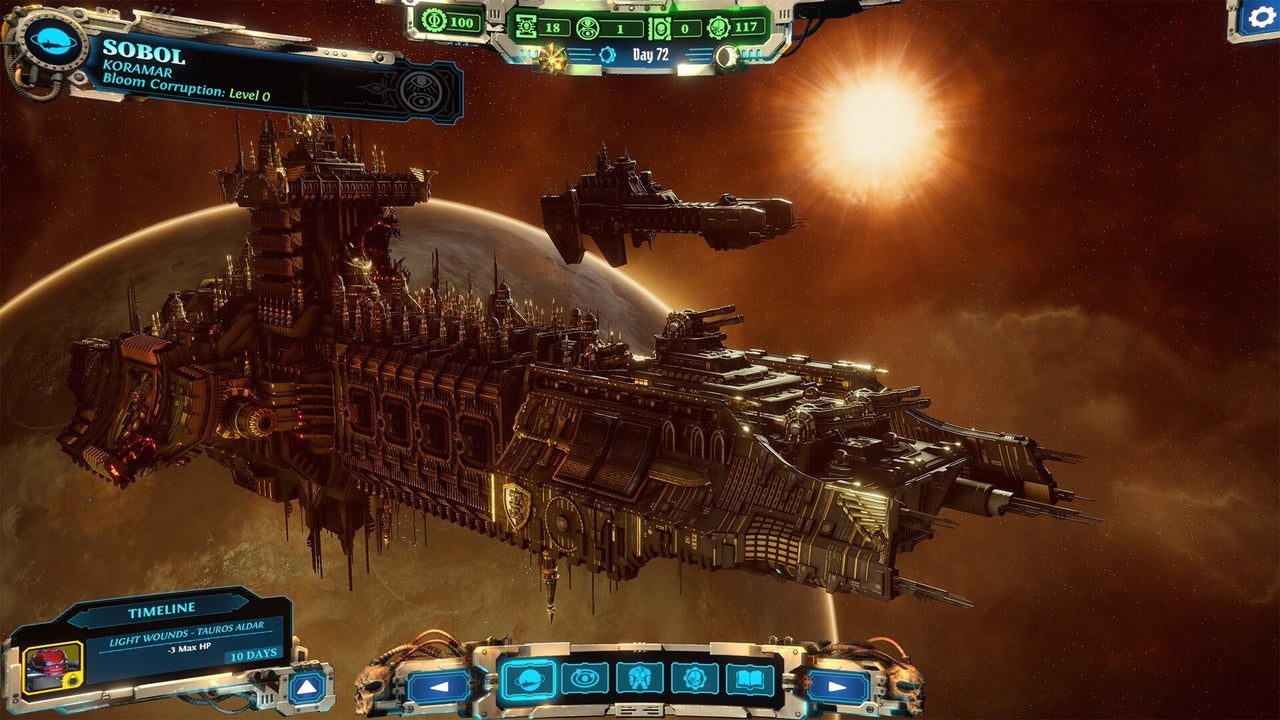
Task: Open the system view orbit icon
Action: pos(585,680)
